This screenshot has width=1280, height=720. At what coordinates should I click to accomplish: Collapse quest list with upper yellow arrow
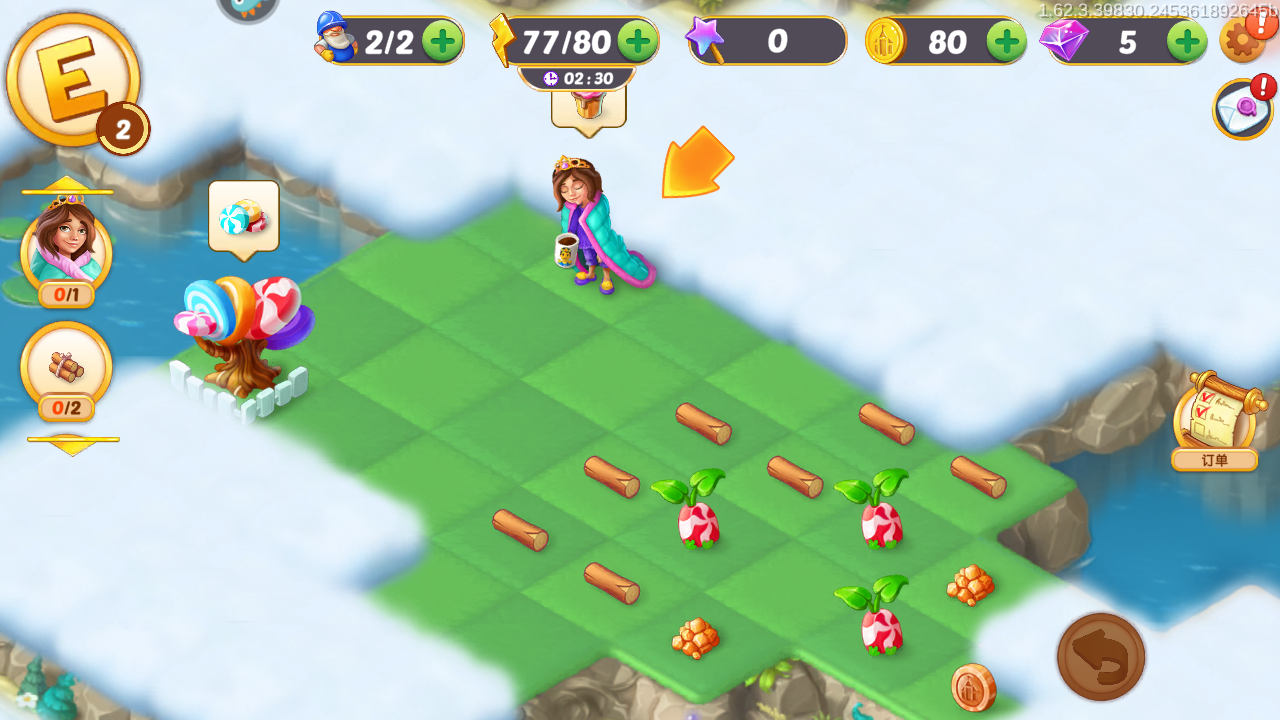pyautogui.click(x=67, y=184)
